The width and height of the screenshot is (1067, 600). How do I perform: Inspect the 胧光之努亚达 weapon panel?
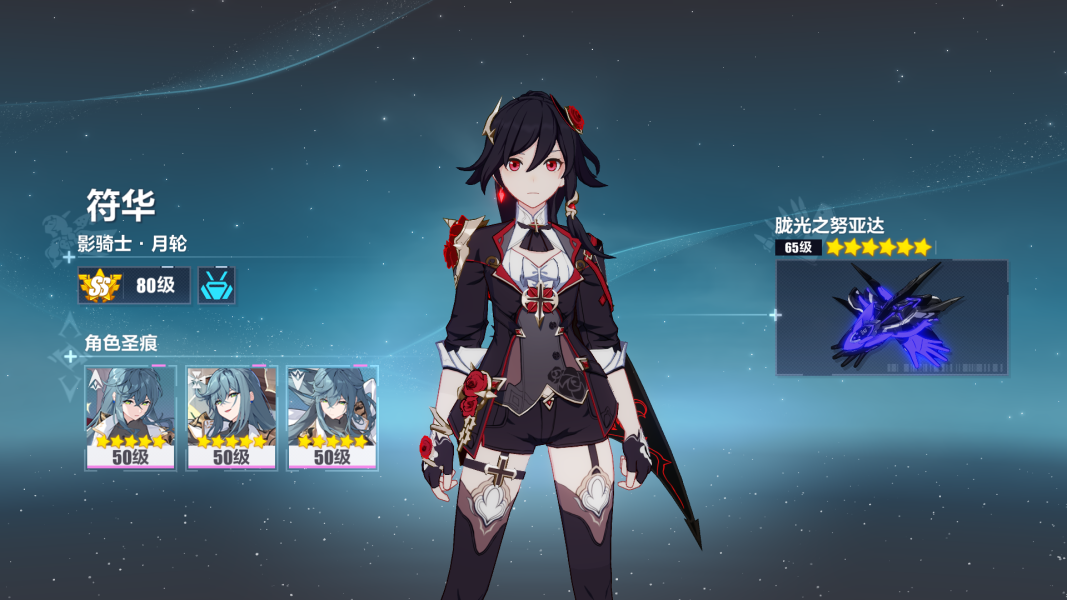891,317
